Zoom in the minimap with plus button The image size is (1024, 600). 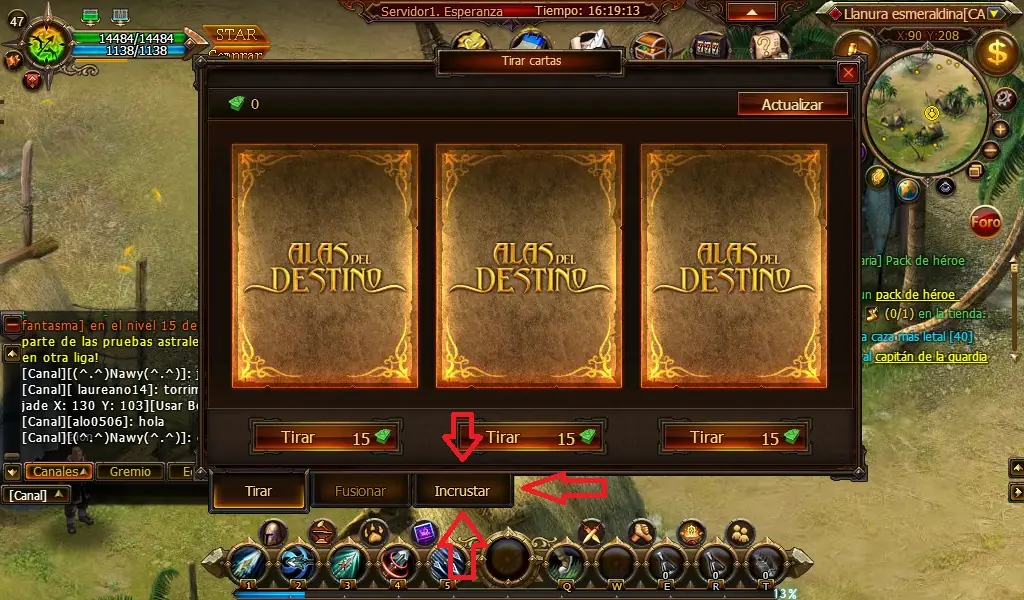point(1000,127)
